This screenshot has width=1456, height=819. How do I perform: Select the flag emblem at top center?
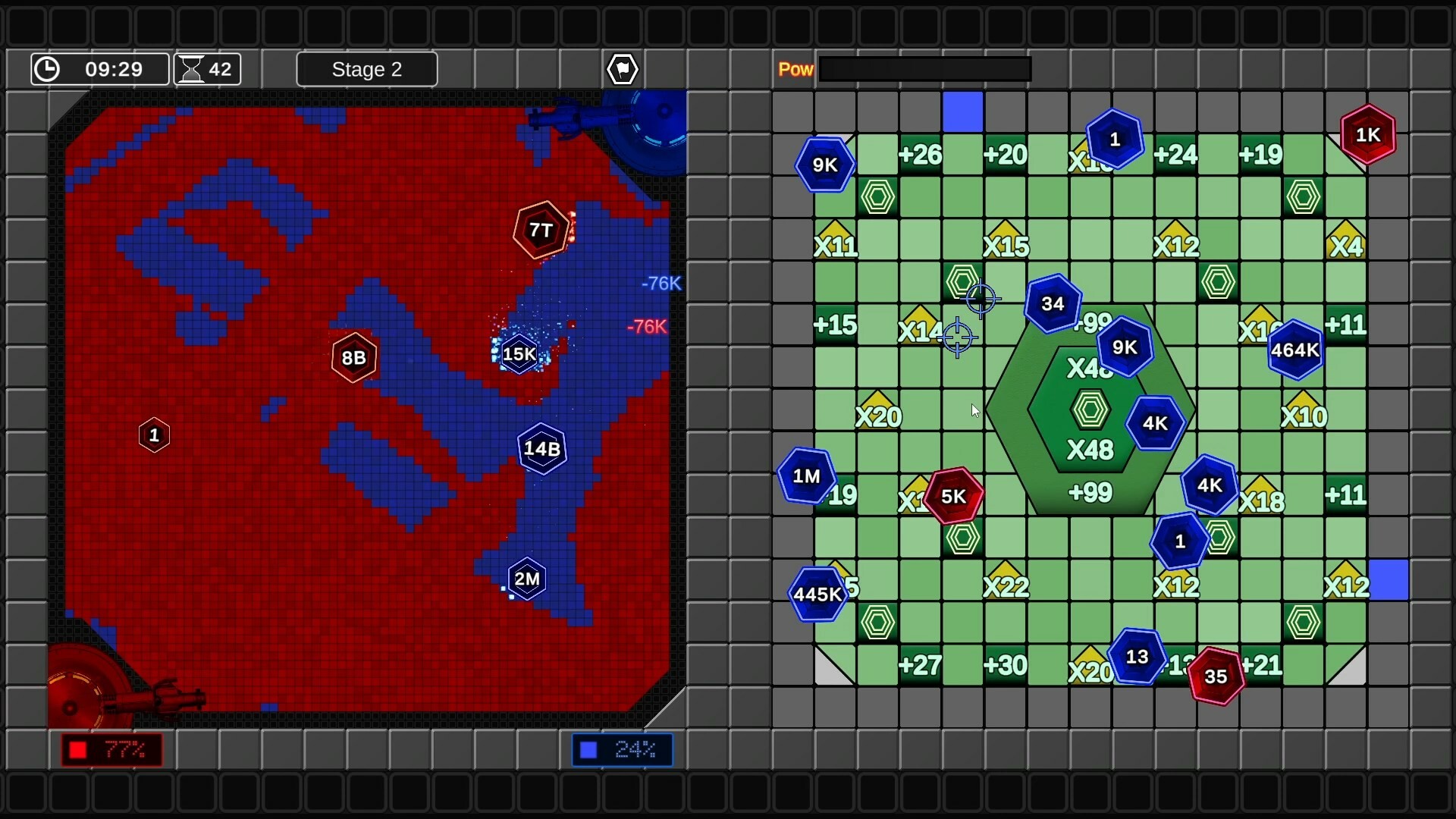[x=622, y=69]
